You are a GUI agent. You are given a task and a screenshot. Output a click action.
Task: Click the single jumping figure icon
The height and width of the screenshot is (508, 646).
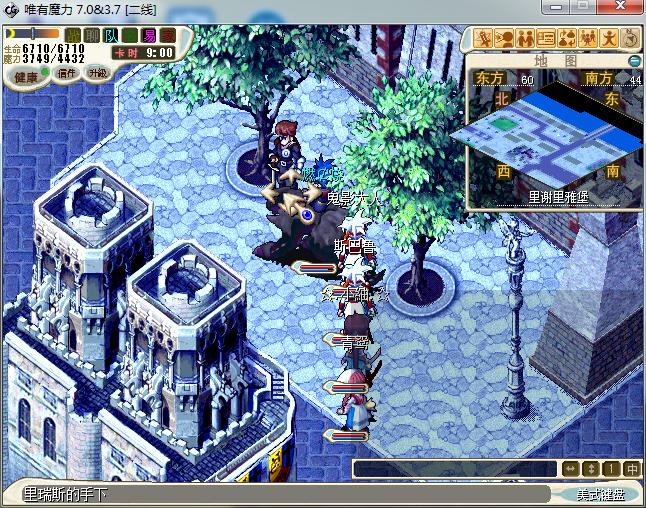[x=609, y=39]
